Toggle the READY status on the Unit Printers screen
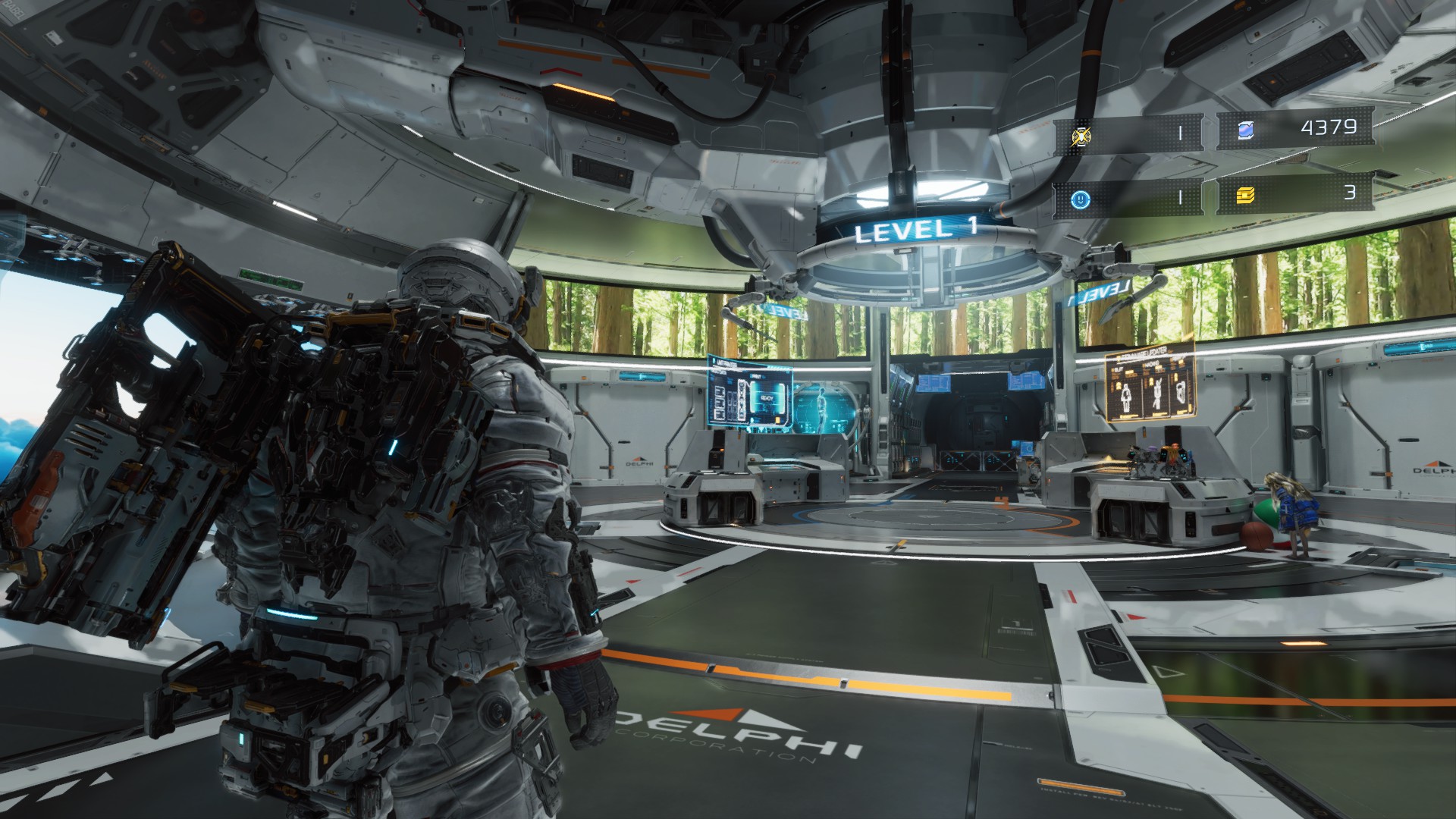The image size is (1456, 819). coord(767,397)
